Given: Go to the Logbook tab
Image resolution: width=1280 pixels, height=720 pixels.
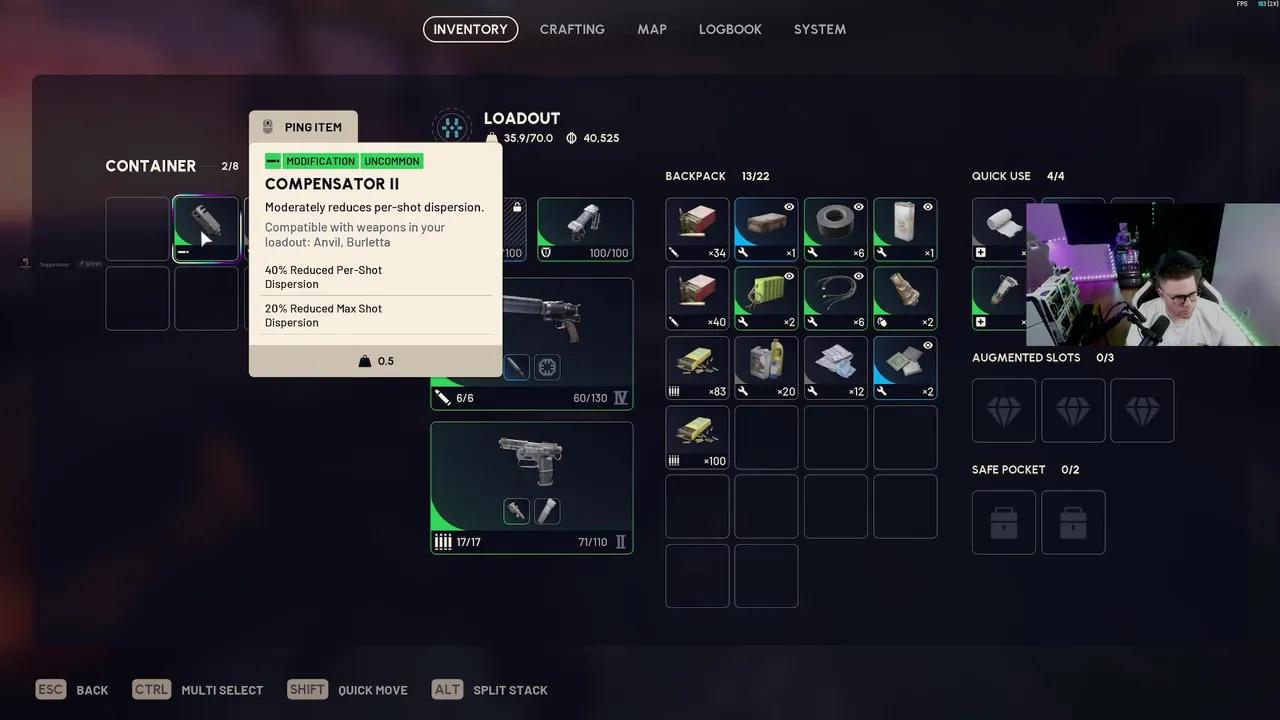Looking at the screenshot, I should [730, 29].
